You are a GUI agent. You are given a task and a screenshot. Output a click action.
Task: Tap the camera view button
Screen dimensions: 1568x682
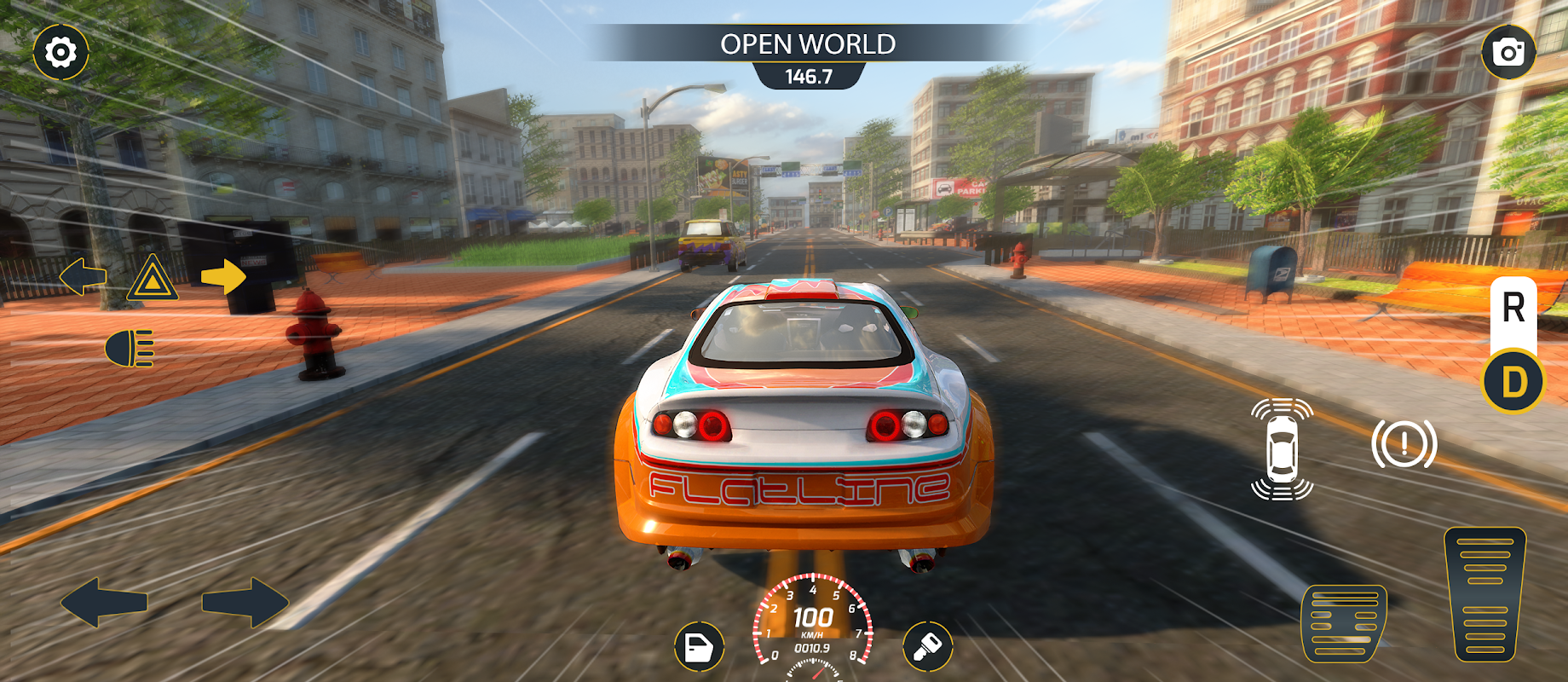tap(1507, 53)
